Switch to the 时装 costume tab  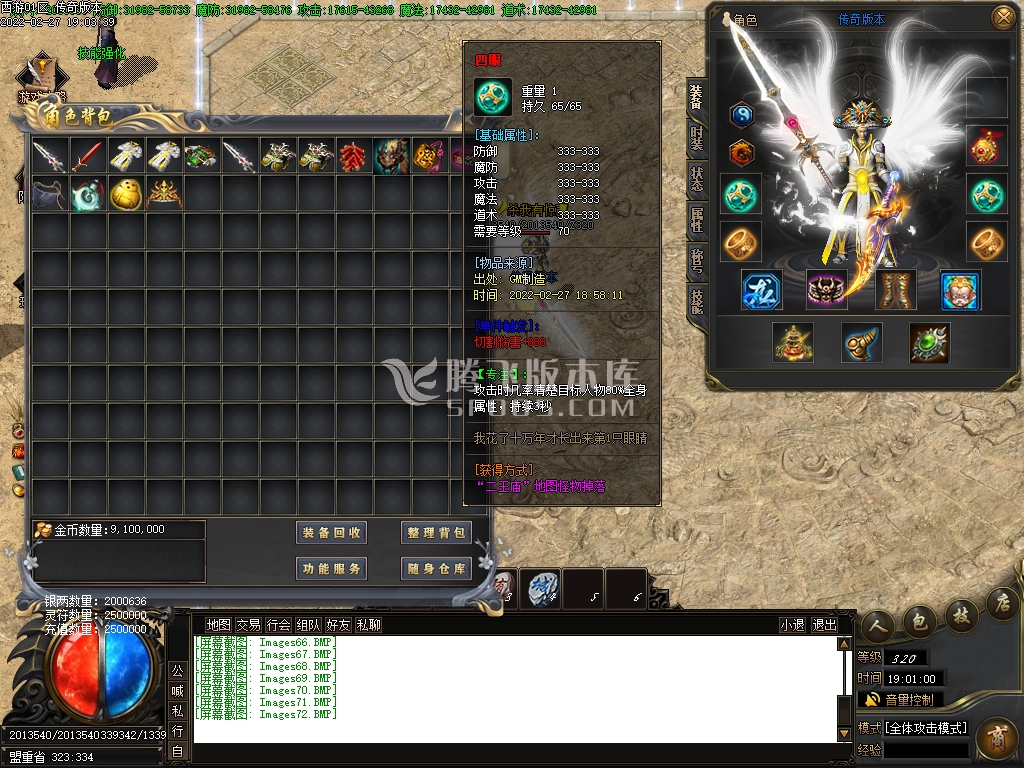[697, 140]
